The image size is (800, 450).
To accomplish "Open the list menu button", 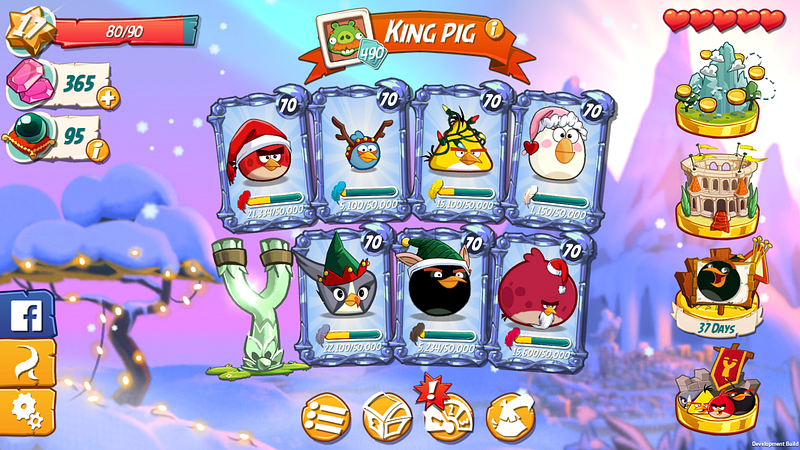I will click(x=327, y=414).
